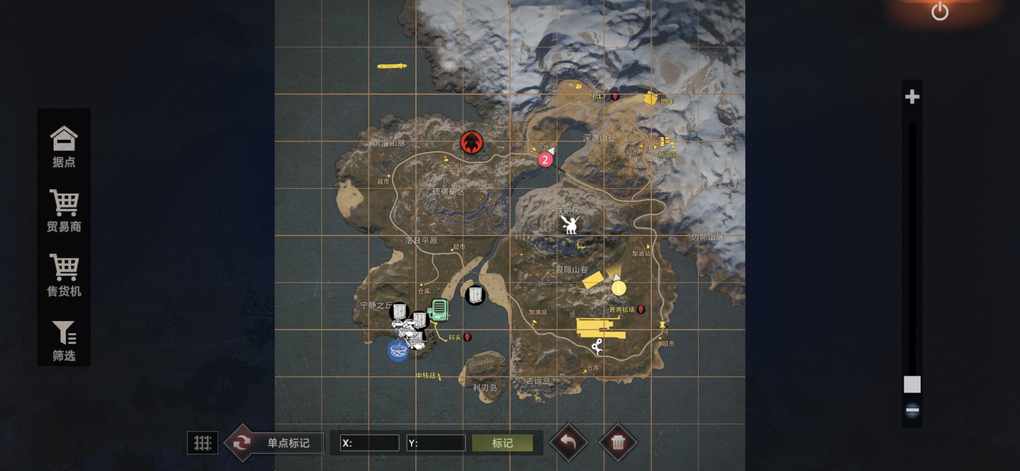1020x471 pixels.
Task: Toggle the map grid overlay button
Action: (x=202, y=442)
